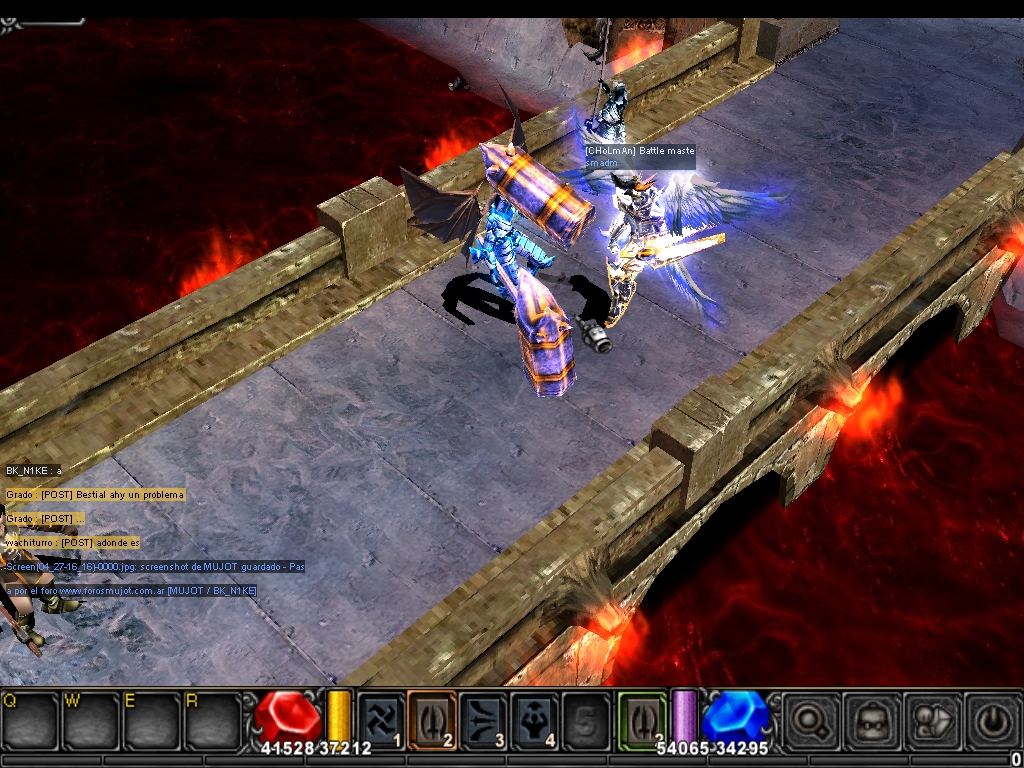Trigger the arrow slash skill in slot 3
Screen dimensions: 1024x768
coord(484,720)
